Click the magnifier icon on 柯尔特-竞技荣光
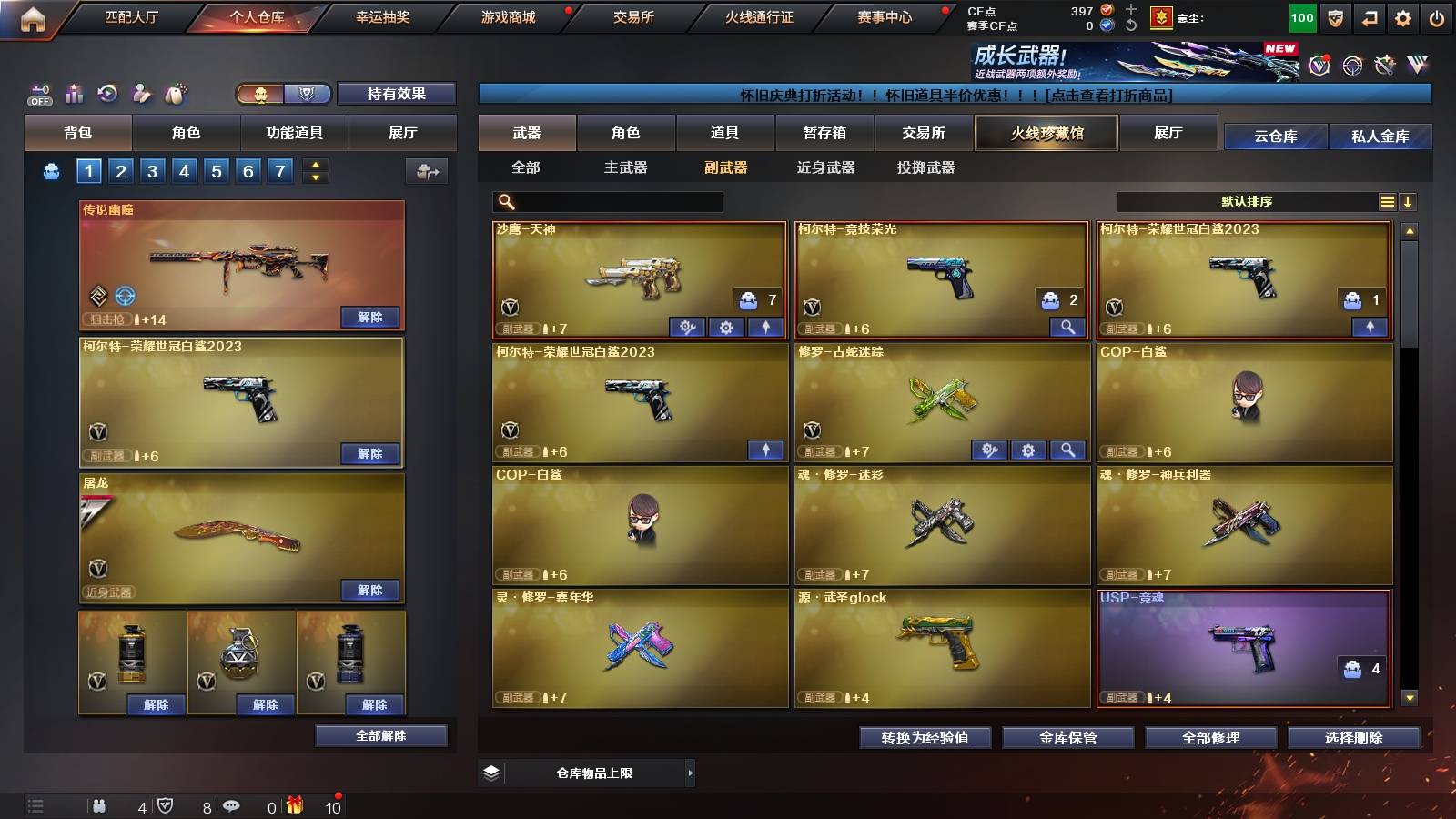Screen dimensions: 1456x819 click(x=1069, y=327)
